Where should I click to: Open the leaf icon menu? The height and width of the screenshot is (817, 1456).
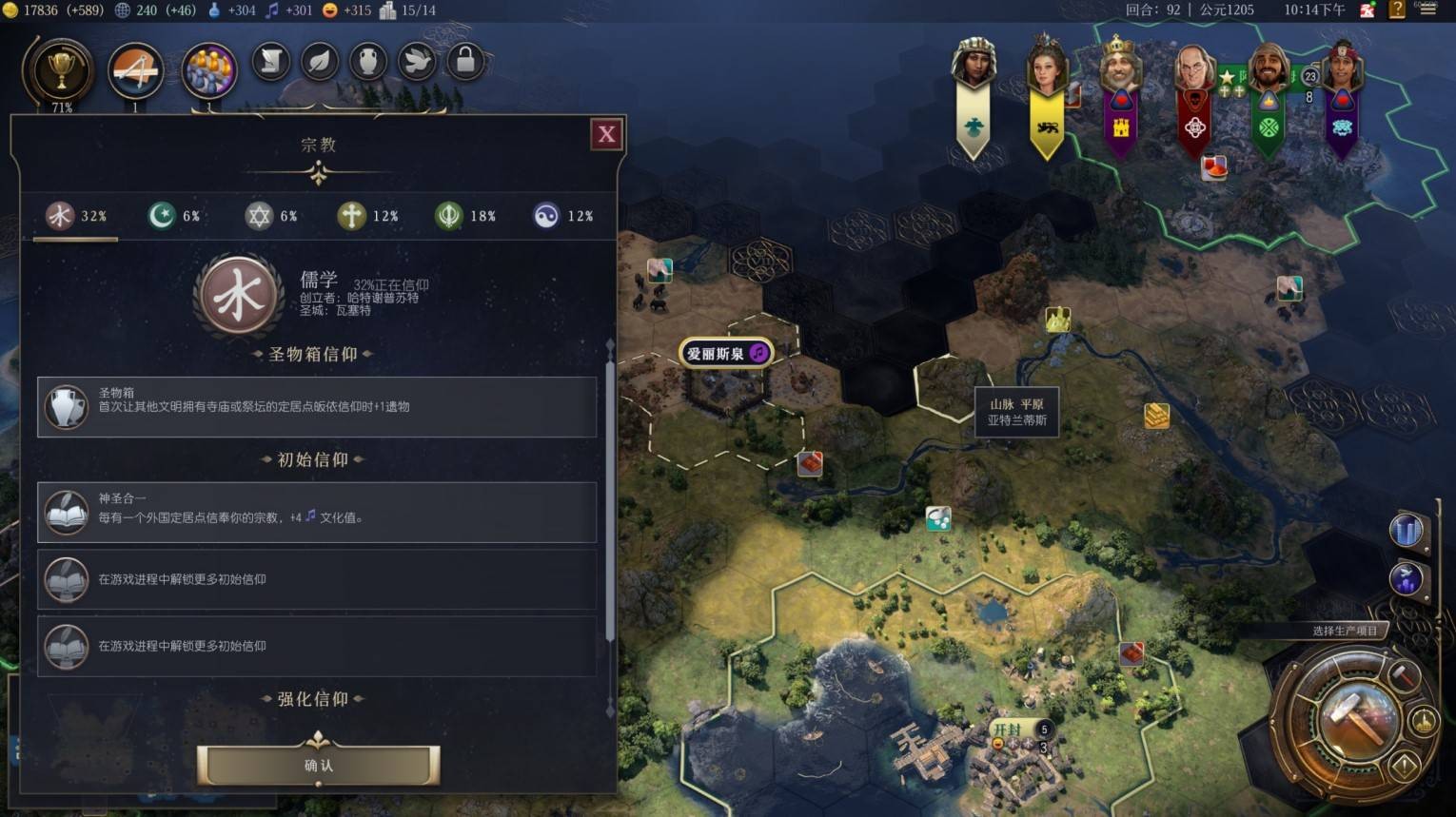tap(320, 62)
